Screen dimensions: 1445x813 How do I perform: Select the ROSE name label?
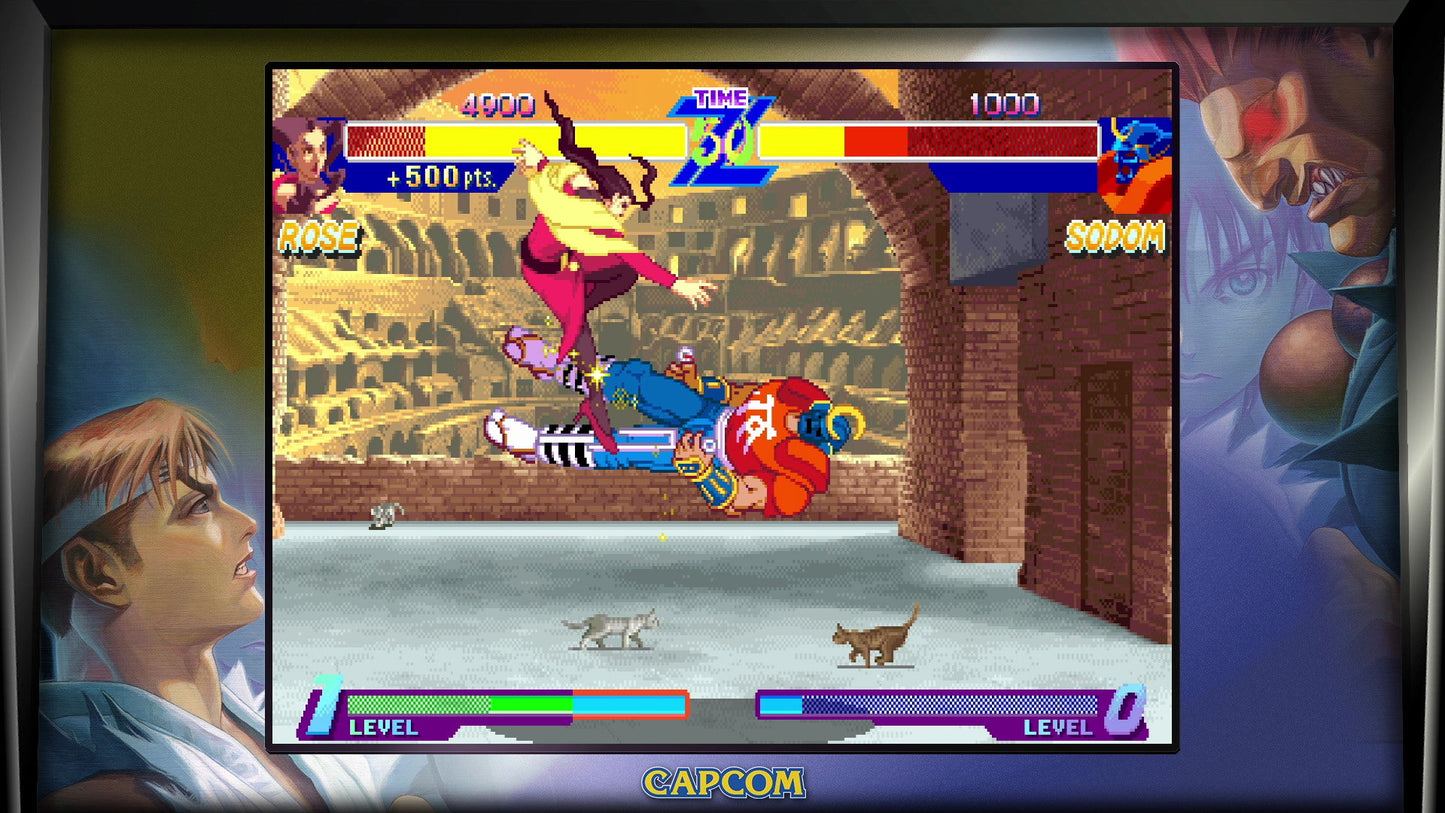coord(318,237)
